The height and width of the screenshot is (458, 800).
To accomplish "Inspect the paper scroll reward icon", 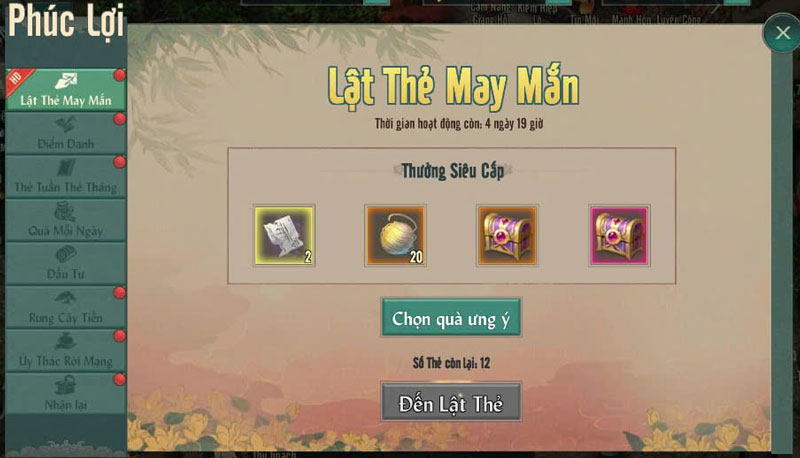I will tap(284, 236).
